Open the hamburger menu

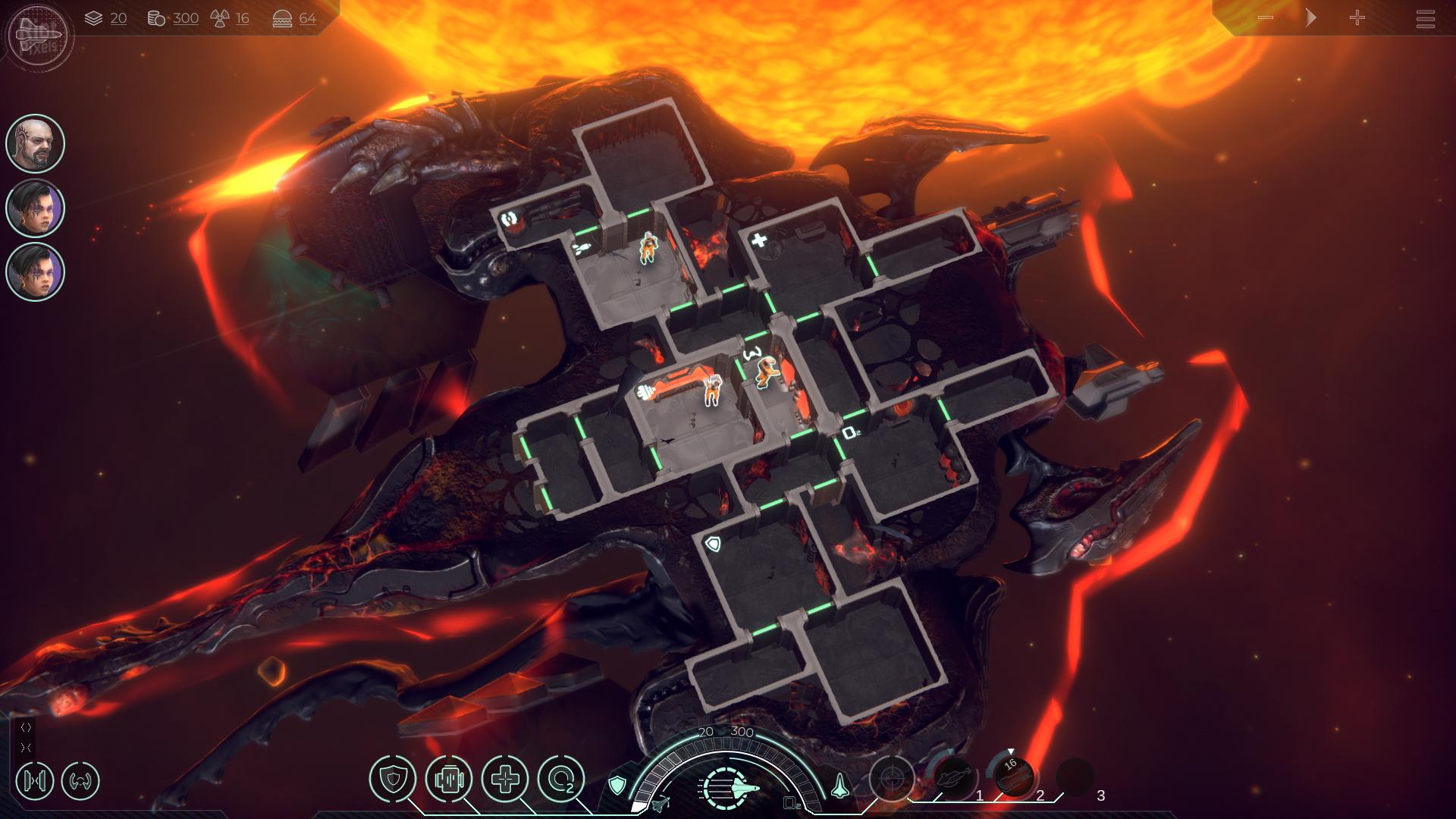(1425, 19)
